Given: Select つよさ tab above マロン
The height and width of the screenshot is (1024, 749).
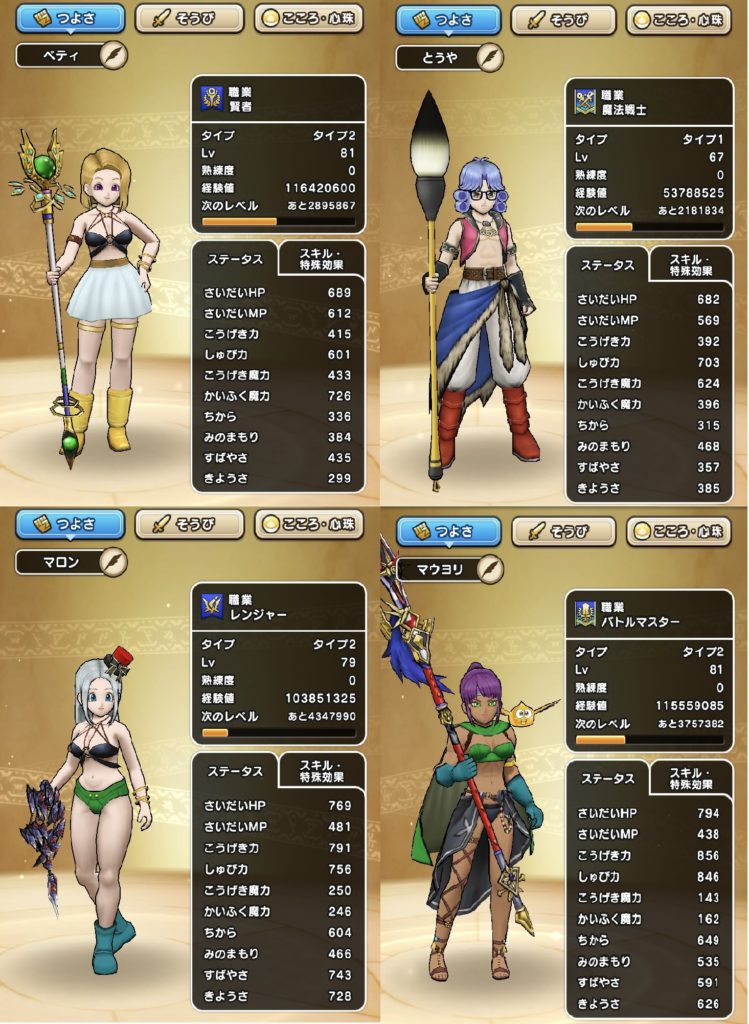Looking at the screenshot, I should (x=70, y=524).
